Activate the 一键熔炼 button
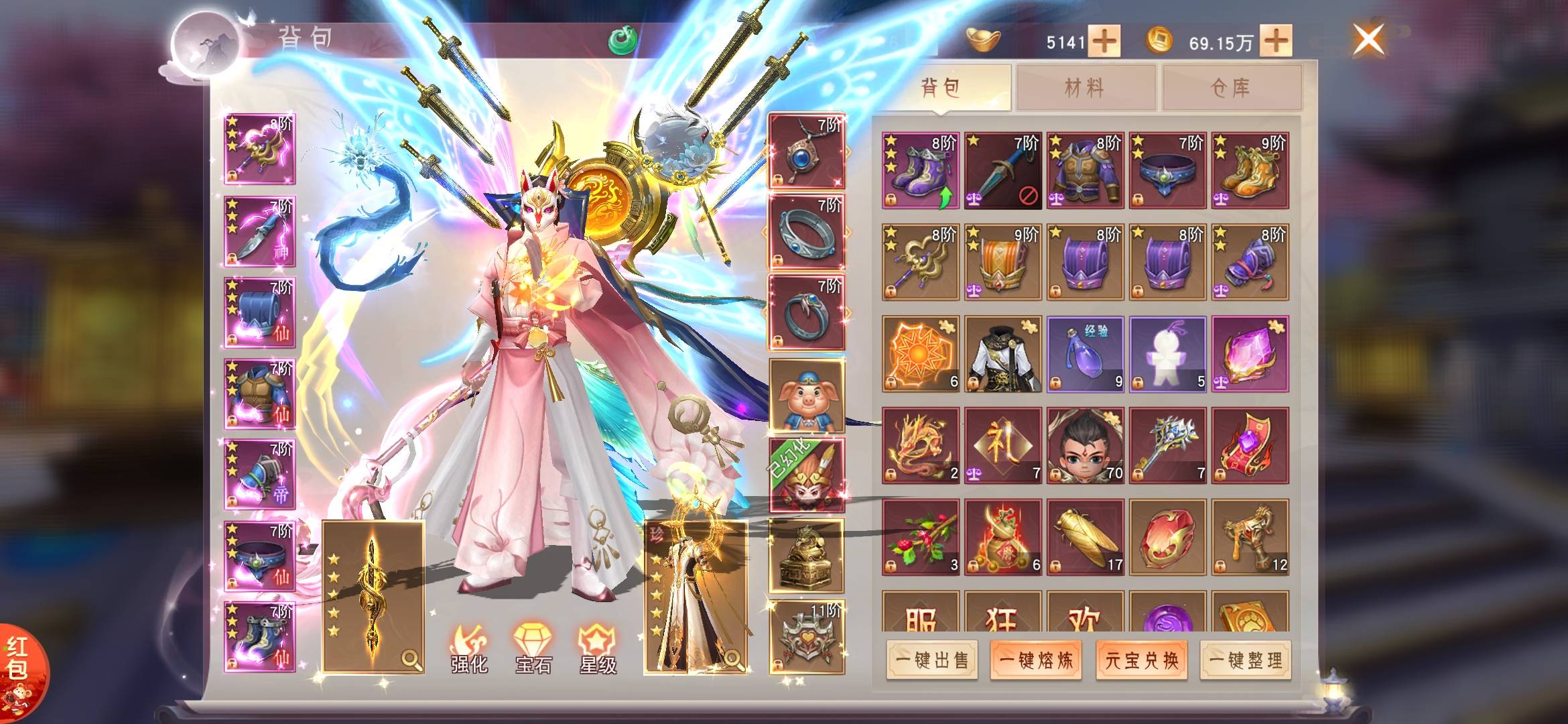The image size is (1568, 724). coord(1036,660)
